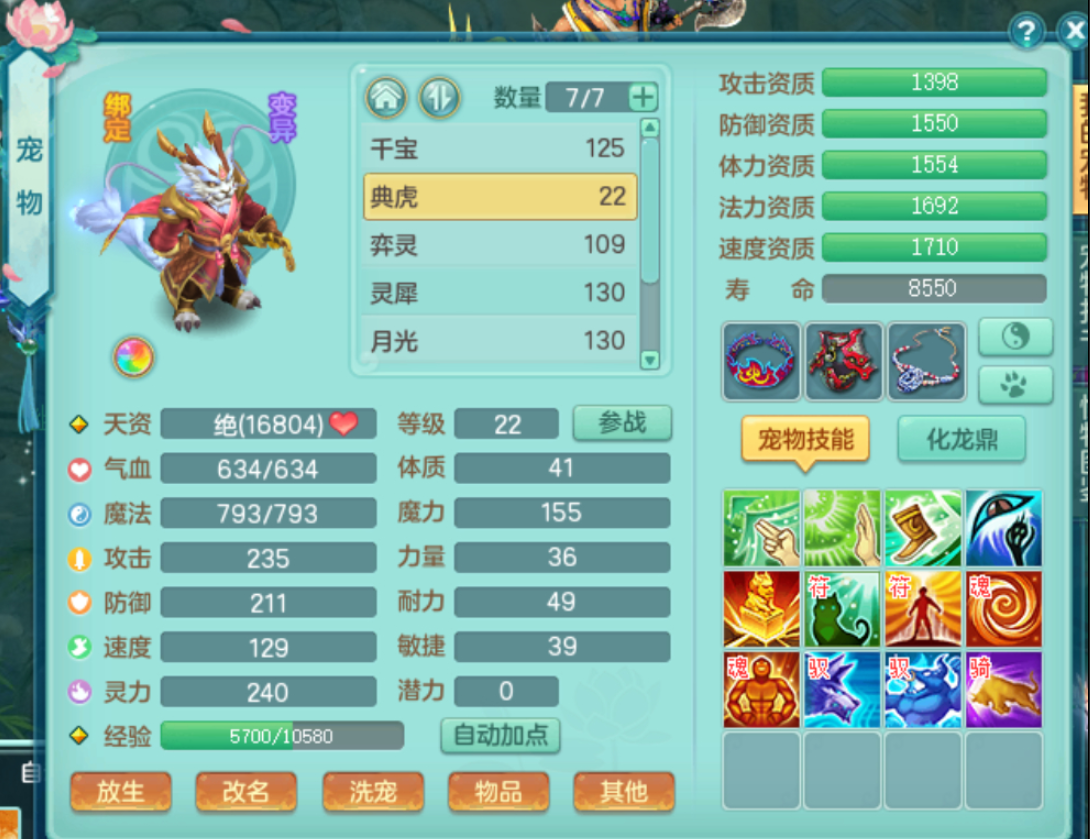Open the question mark help button

click(1026, 31)
